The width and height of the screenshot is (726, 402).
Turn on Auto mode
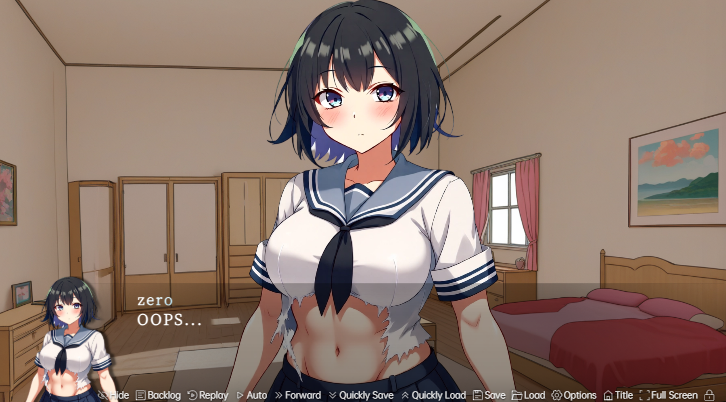pyautogui.click(x=251, y=395)
